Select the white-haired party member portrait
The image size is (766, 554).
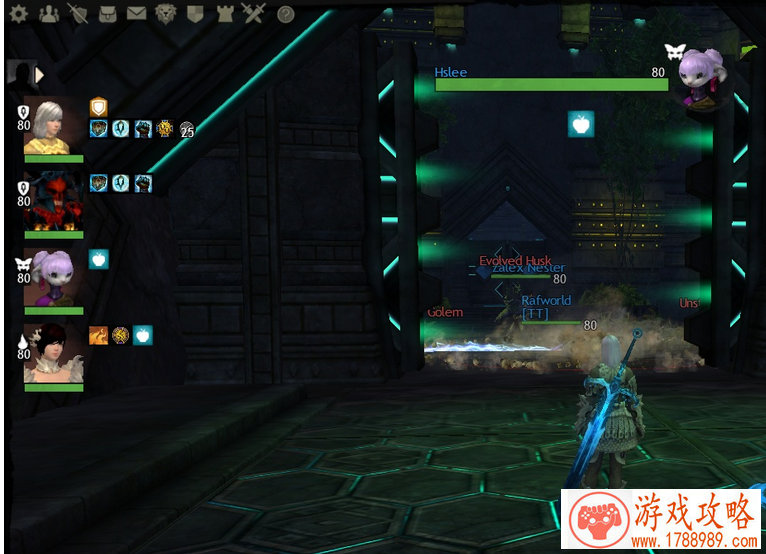pos(54,127)
